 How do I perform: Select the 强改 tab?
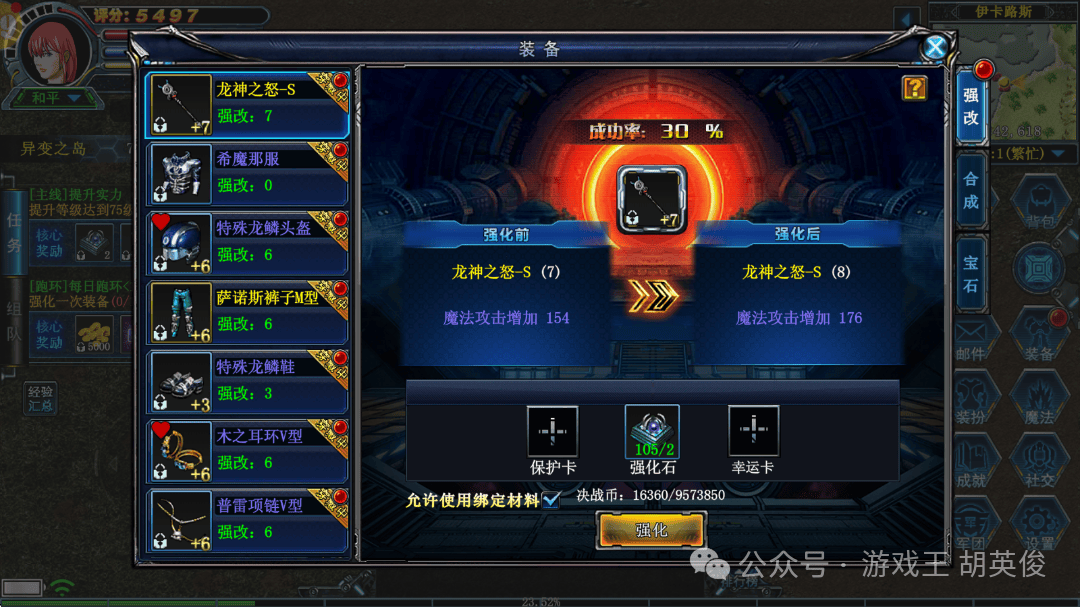[971, 106]
